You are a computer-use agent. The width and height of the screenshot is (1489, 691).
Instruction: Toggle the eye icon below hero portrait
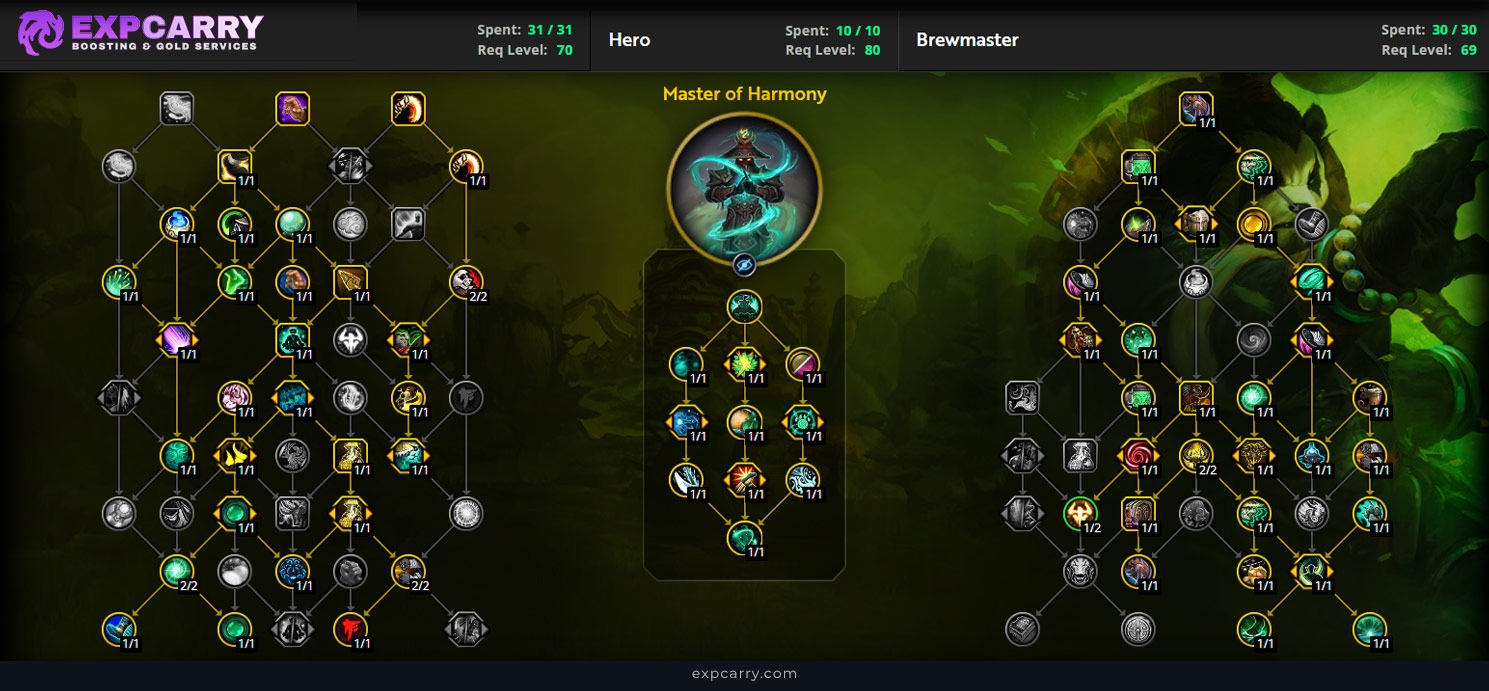click(744, 265)
